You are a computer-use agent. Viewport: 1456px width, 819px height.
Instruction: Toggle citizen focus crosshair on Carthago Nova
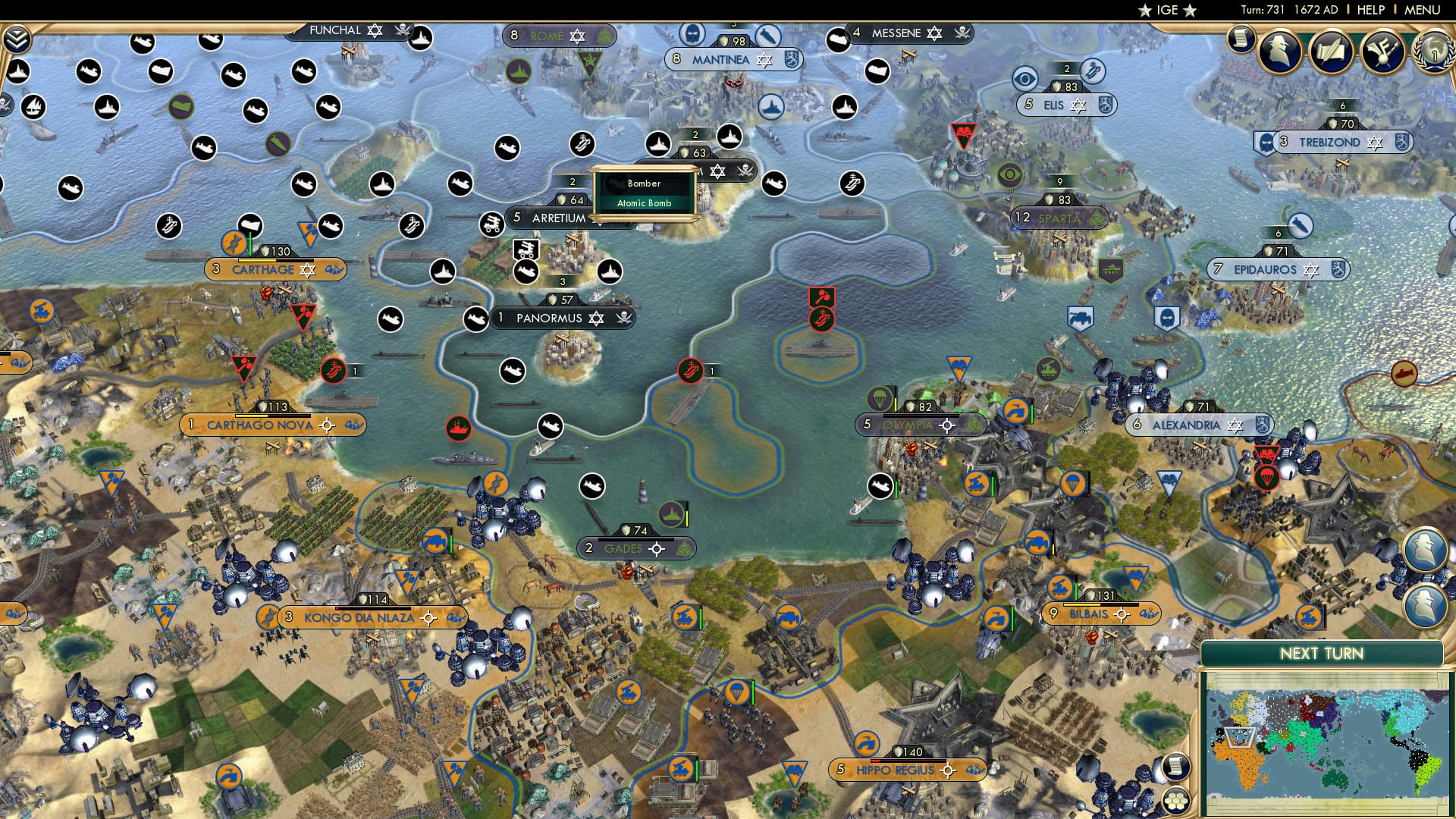pyautogui.click(x=327, y=425)
